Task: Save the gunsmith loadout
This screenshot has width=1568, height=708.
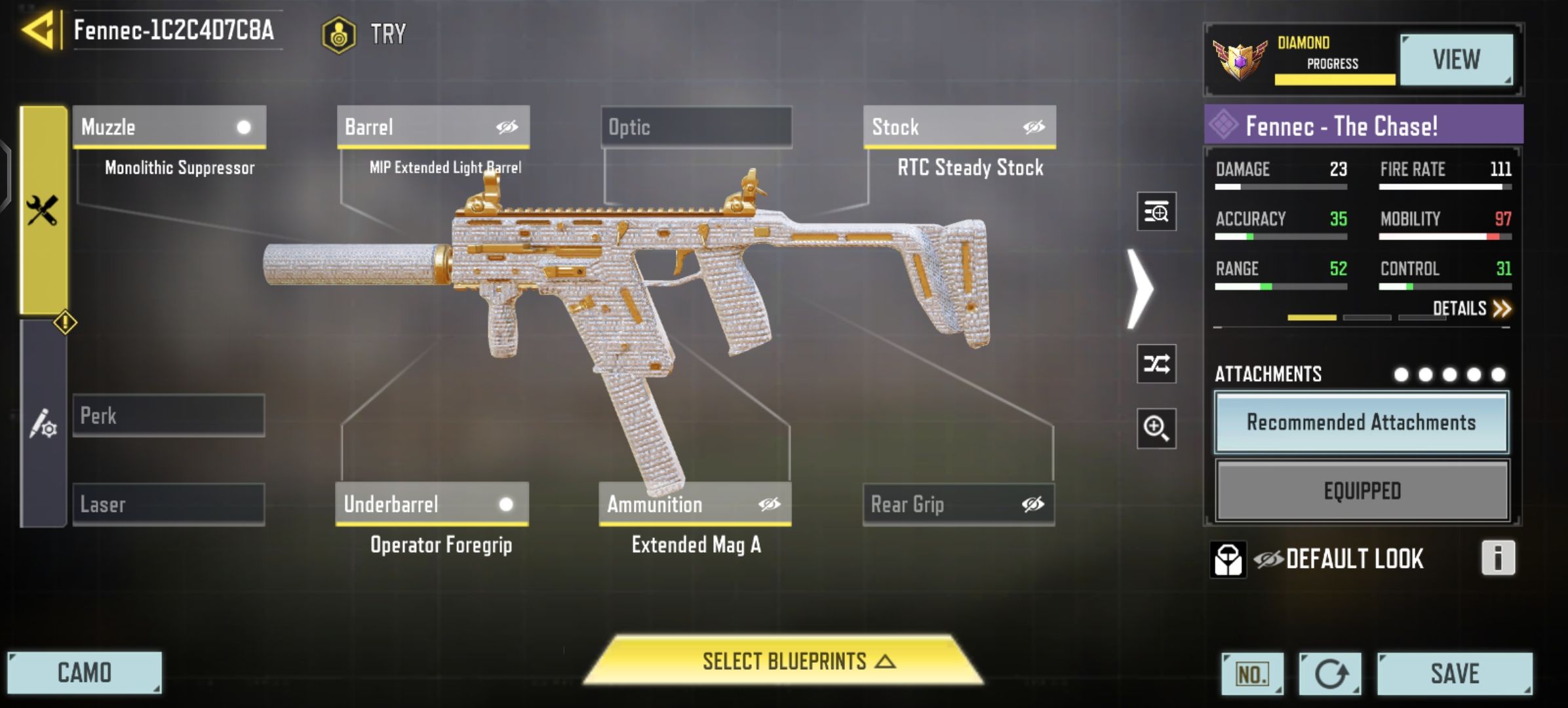Action: [1455, 674]
